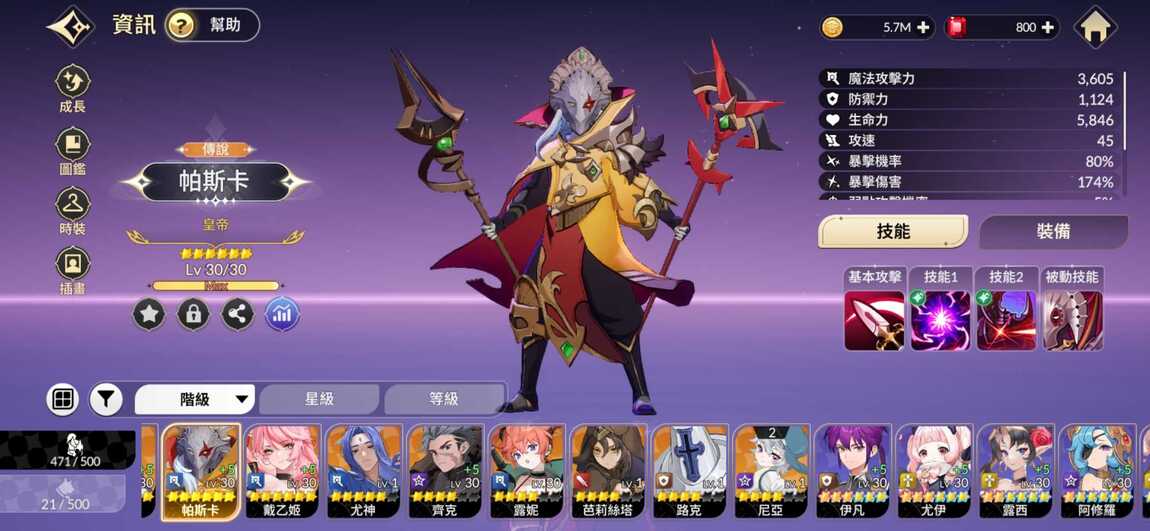Open the 階級 sort dropdown
The height and width of the screenshot is (531, 1150).
click(195, 400)
